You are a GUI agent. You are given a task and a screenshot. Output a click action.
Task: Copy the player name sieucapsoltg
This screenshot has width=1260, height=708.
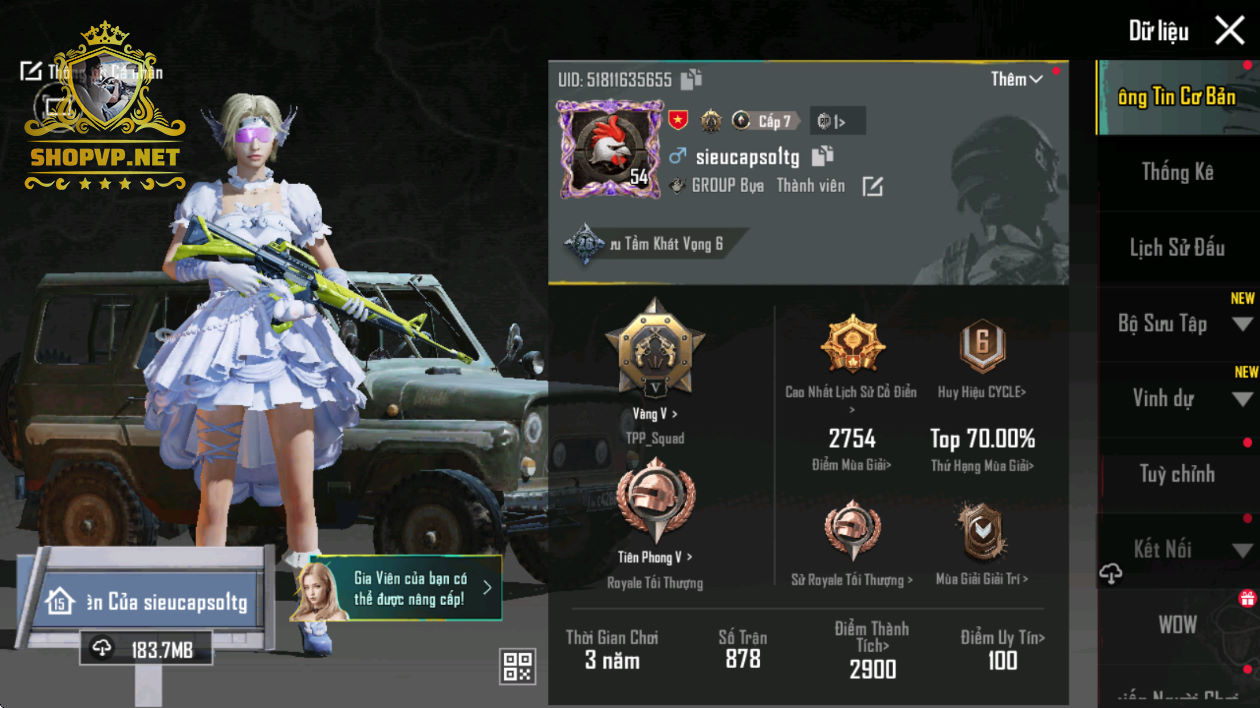point(822,156)
